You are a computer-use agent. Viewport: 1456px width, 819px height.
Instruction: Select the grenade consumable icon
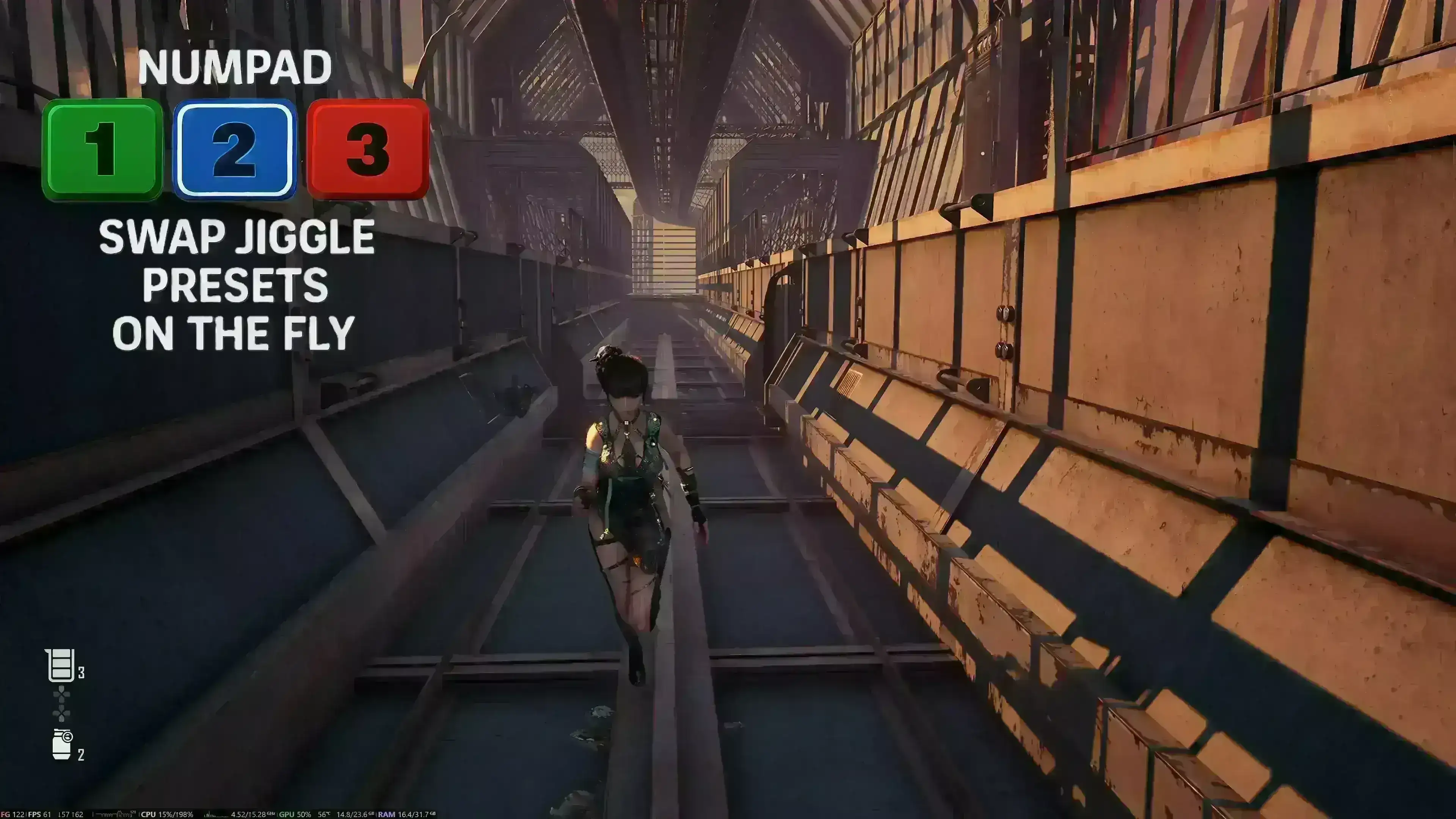click(x=62, y=744)
